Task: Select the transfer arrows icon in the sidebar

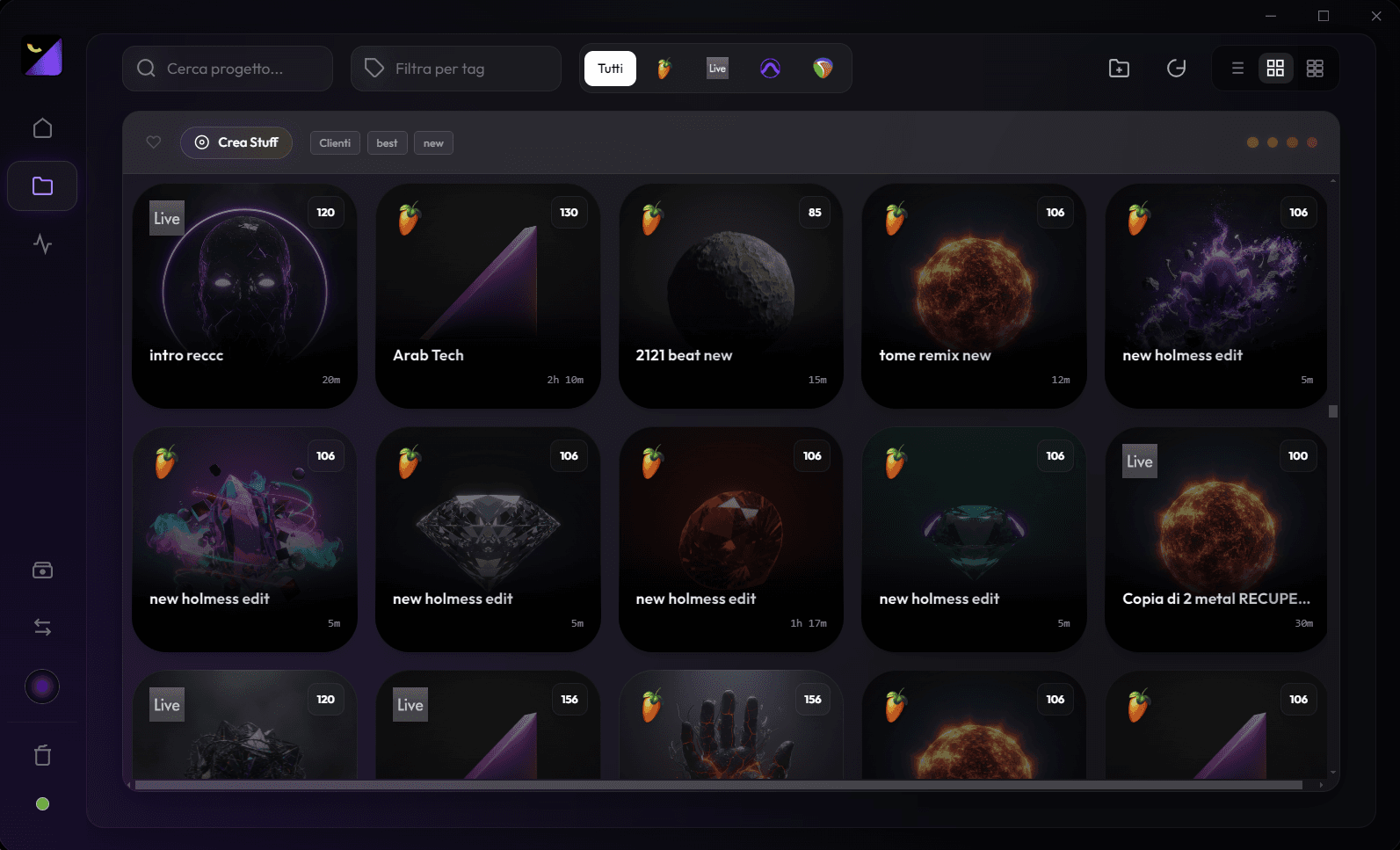Action: pyautogui.click(x=42, y=626)
